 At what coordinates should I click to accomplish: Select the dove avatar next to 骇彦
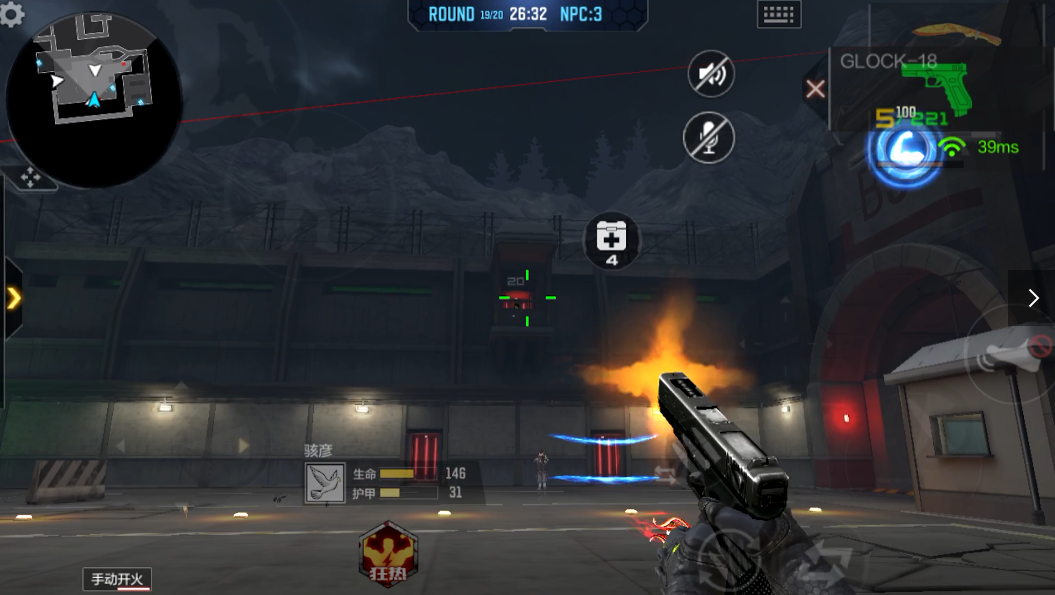[325, 482]
